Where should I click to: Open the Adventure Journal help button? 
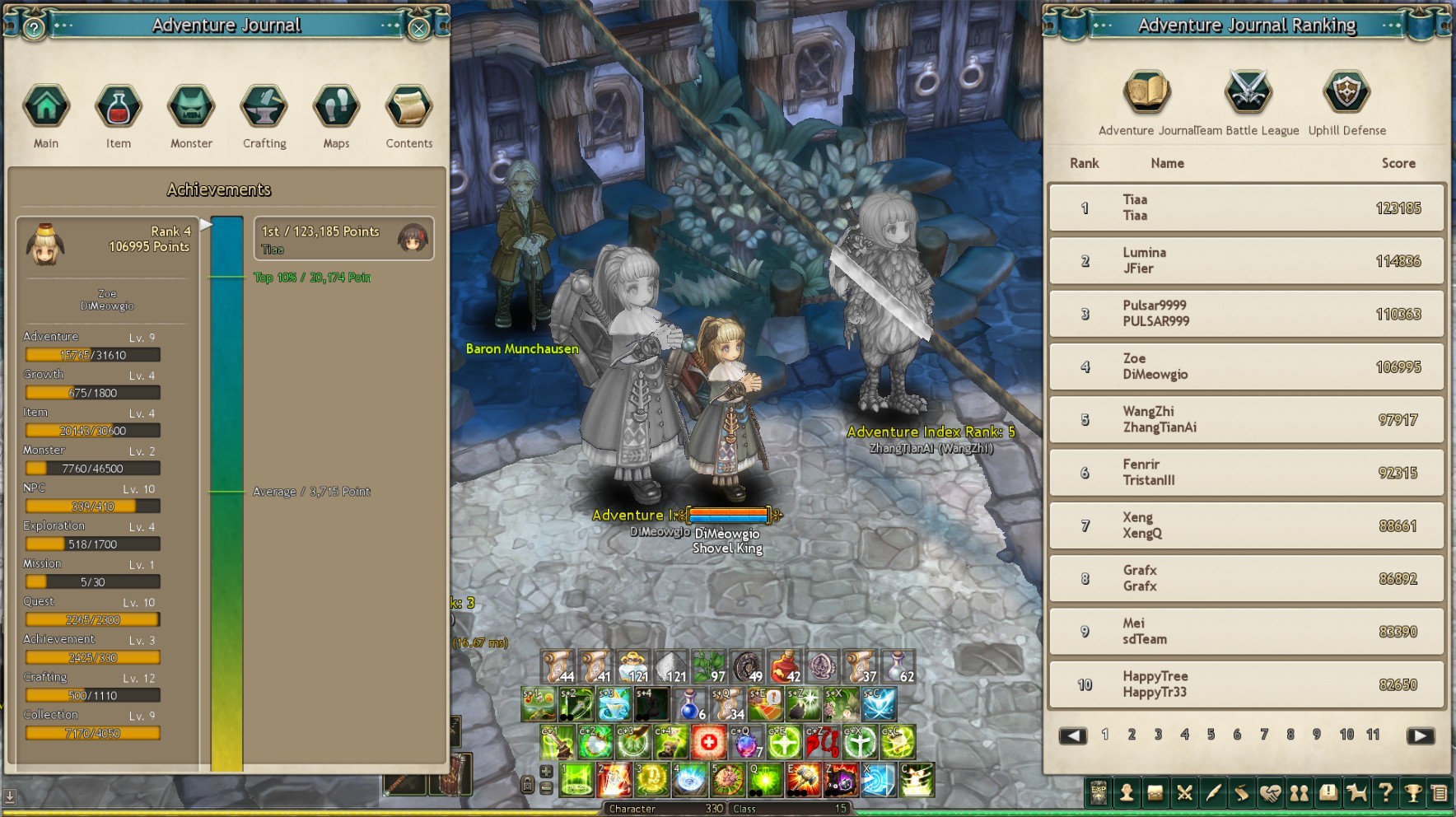pyautogui.click(x=33, y=29)
